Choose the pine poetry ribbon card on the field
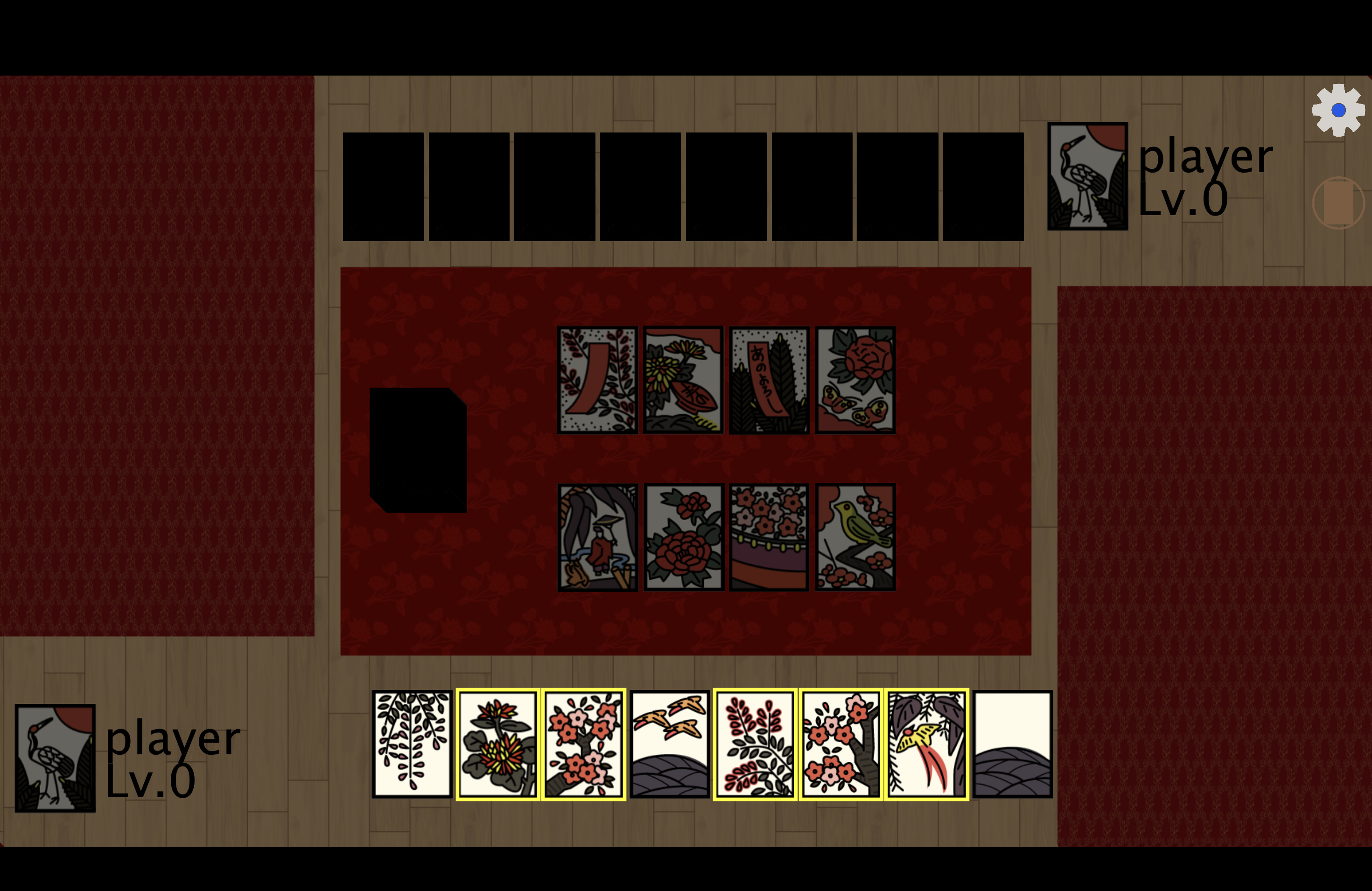Viewport: 1372px width, 891px height. 769,380
